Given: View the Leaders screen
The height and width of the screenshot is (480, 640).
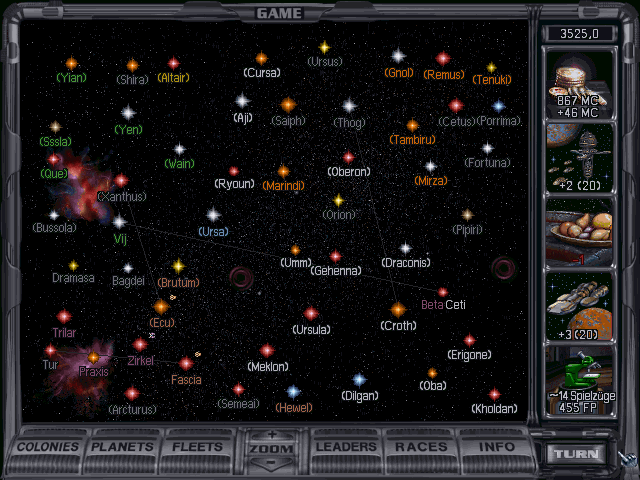Looking at the screenshot, I should pyautogui.click(x=345, y=446).
